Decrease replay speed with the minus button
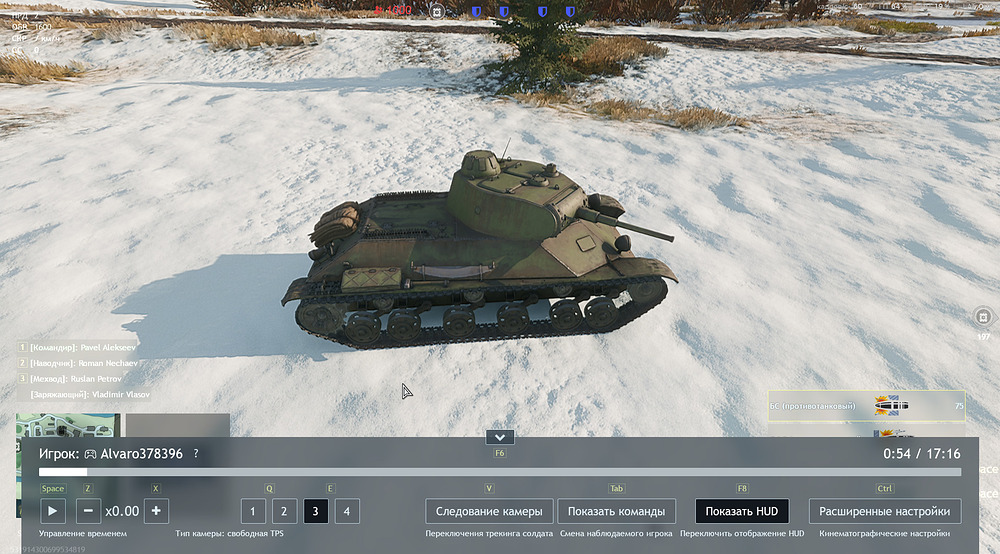Viewport: 1000px width, 554px height. (x=88, y=511)
